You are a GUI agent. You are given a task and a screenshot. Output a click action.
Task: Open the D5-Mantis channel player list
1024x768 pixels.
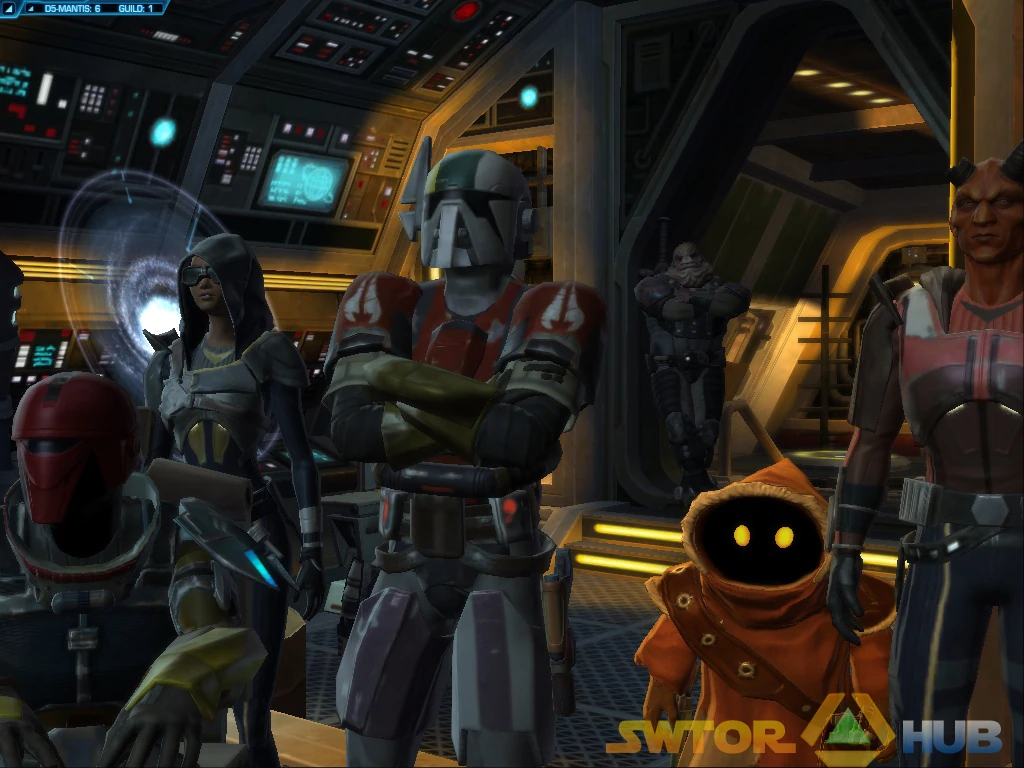tap(72, 8)
